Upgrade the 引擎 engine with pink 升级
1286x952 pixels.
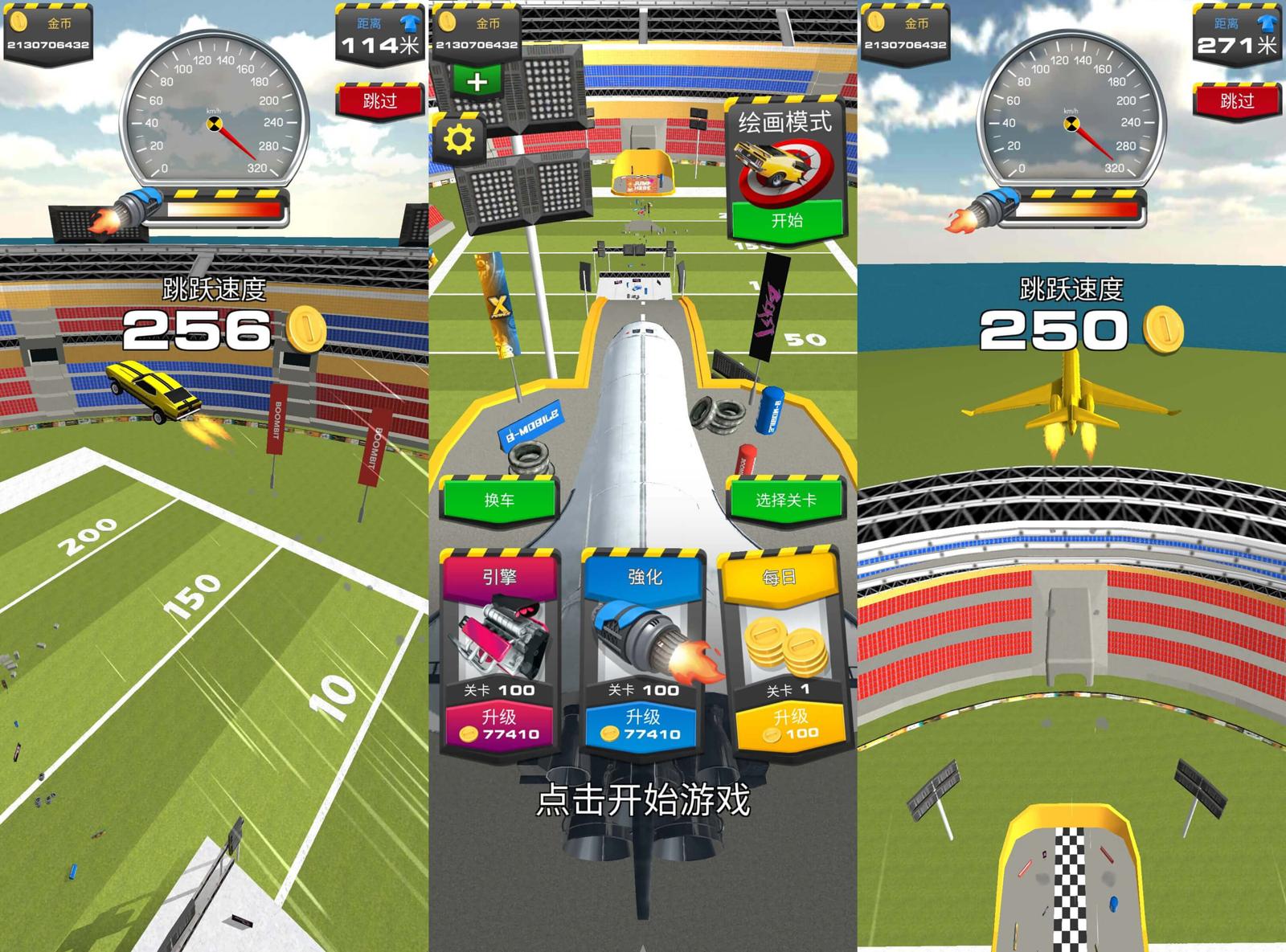[499, 725]
